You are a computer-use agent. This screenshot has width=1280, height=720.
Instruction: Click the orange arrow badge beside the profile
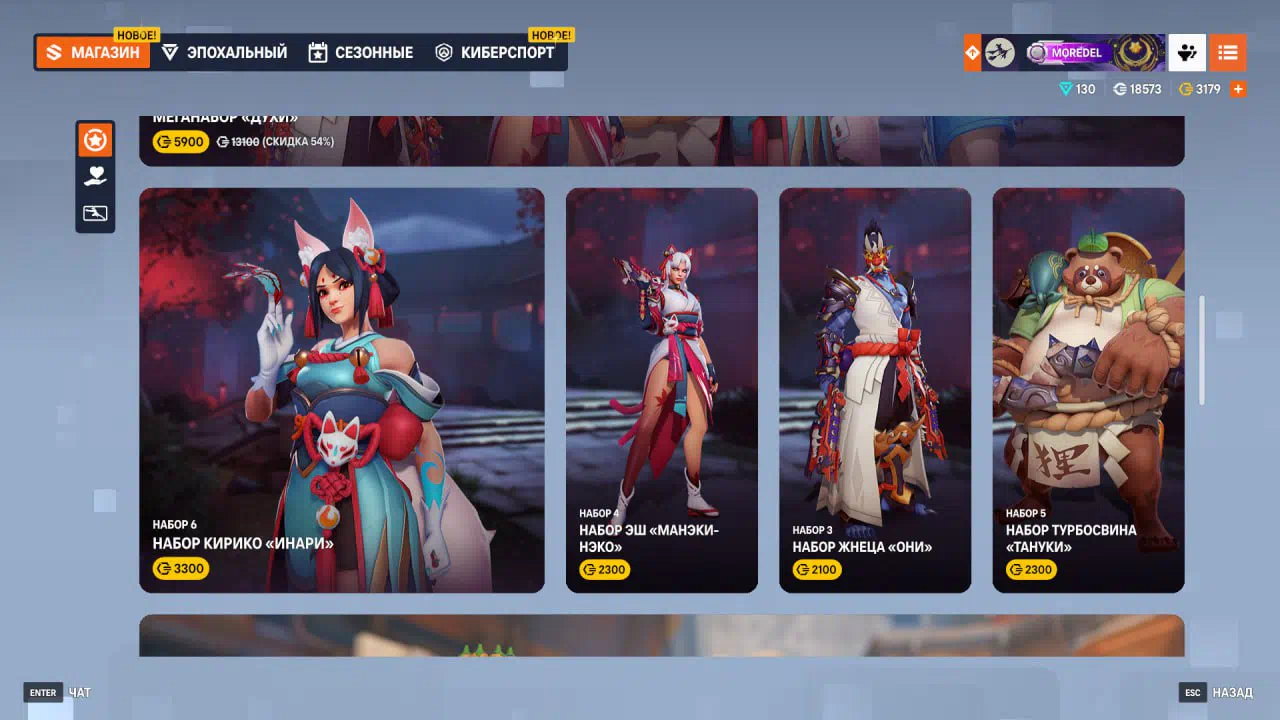click(972, 53)
